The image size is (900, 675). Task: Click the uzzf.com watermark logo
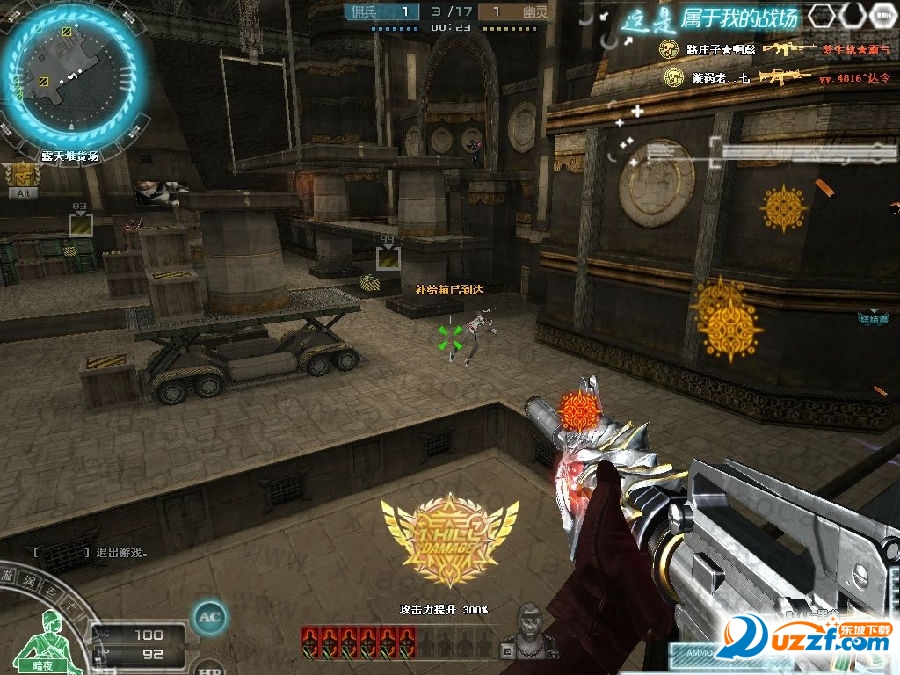804,635
